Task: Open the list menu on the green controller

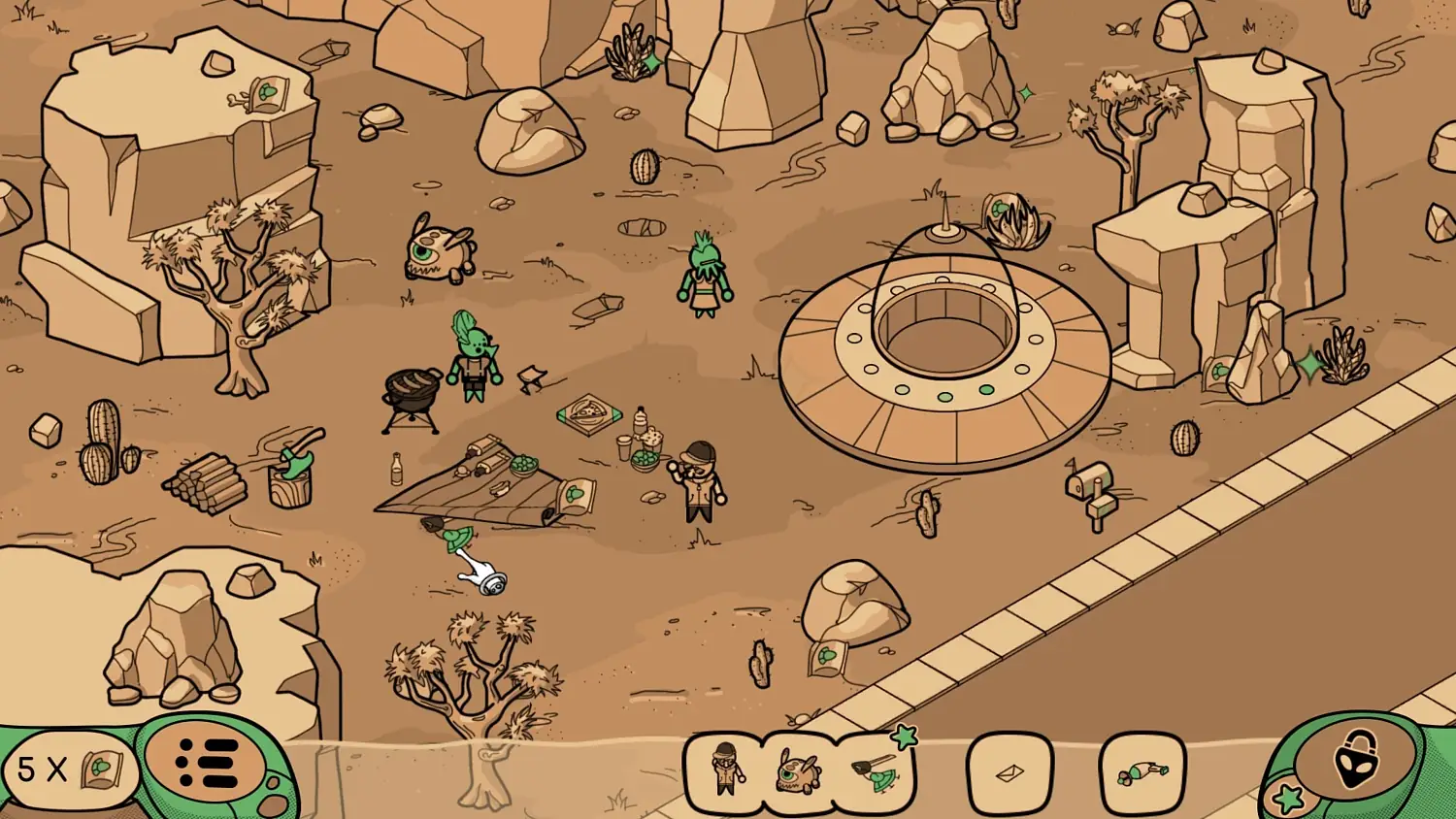Action: 208,766
